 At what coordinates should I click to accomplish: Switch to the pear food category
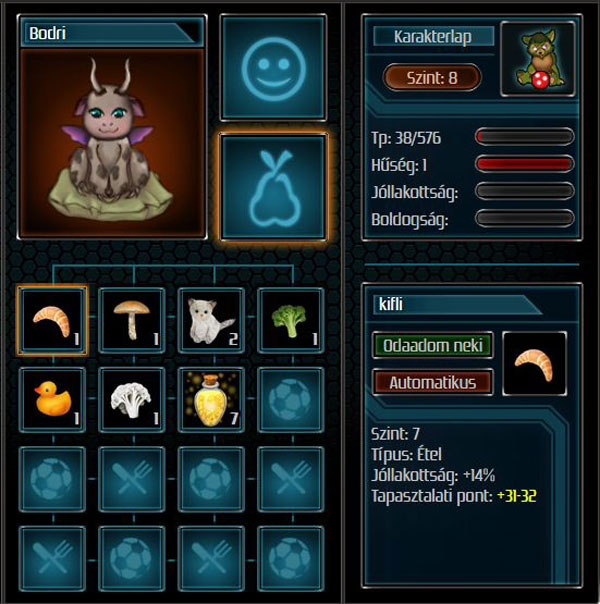click(273, 187)
